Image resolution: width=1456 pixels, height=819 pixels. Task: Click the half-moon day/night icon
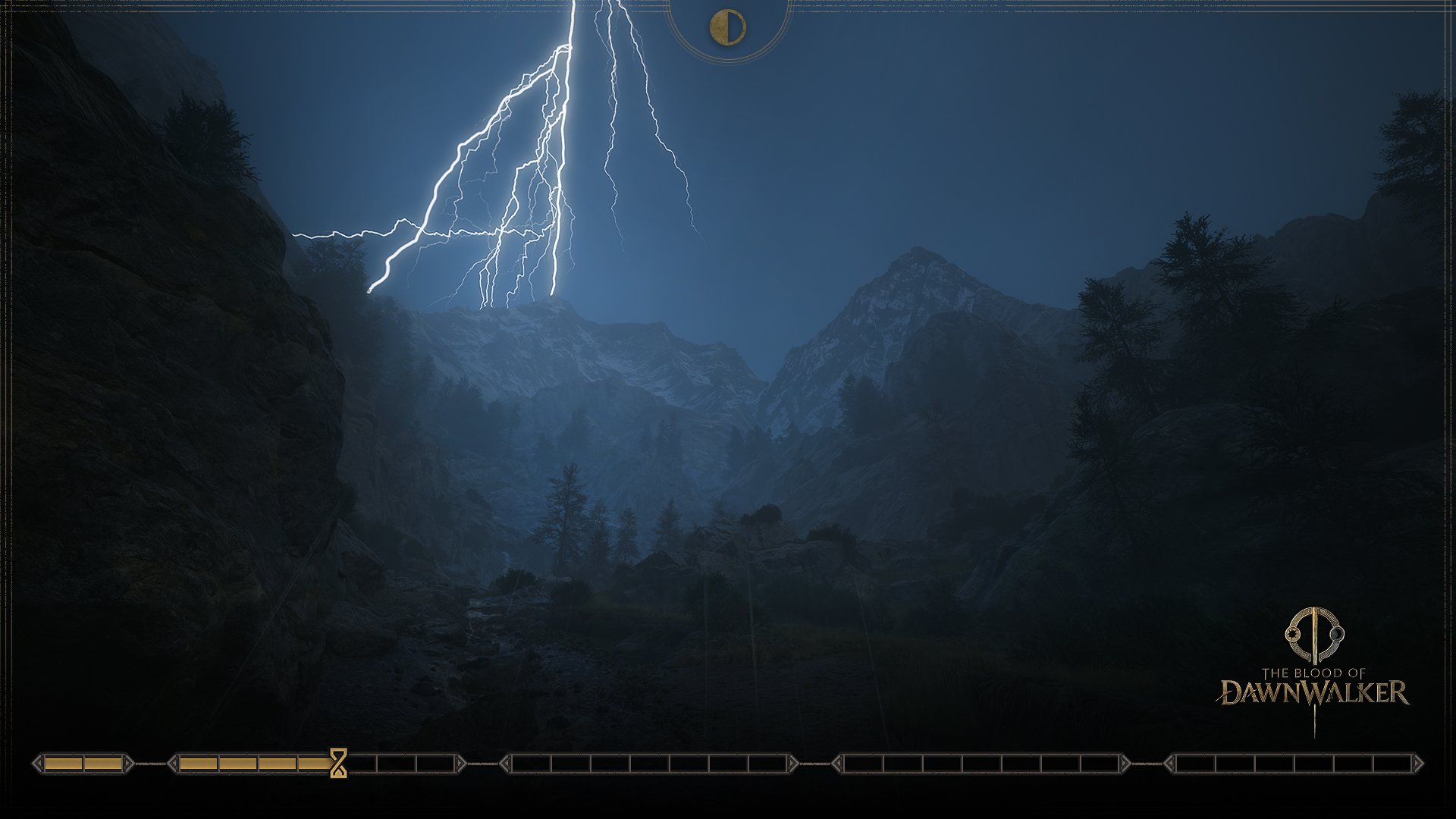click(x=727, y=28)
